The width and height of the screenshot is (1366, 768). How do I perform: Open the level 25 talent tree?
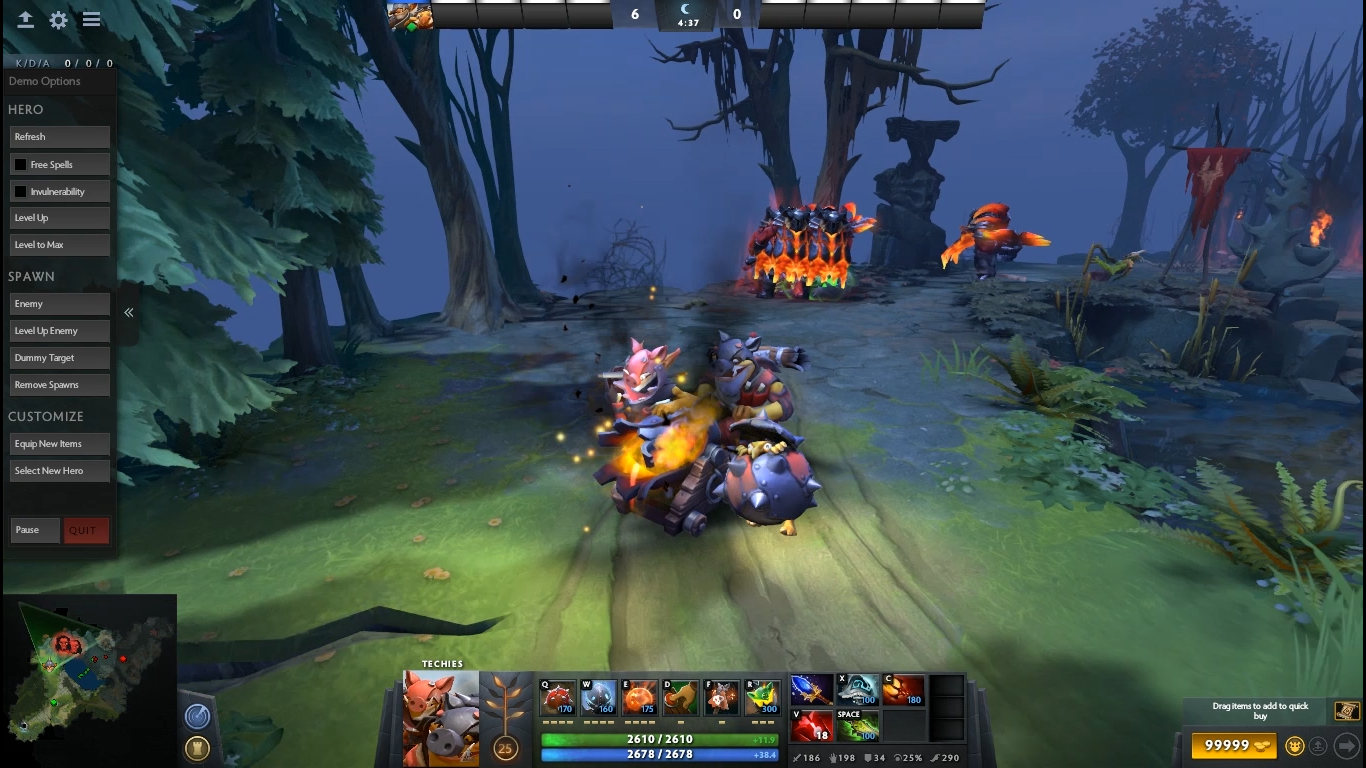point(505,745)
